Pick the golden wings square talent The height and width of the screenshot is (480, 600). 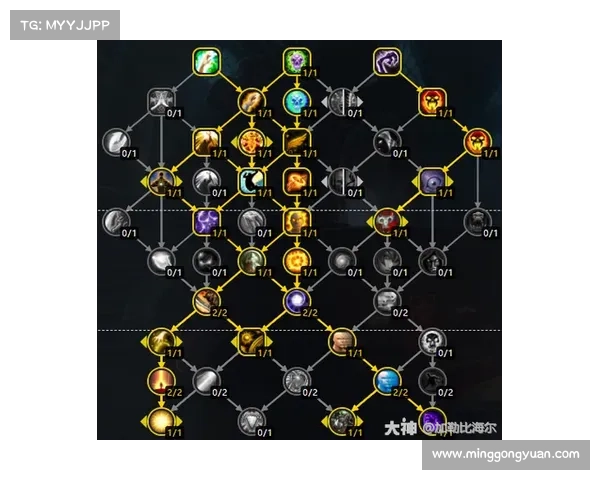[296, 141]
